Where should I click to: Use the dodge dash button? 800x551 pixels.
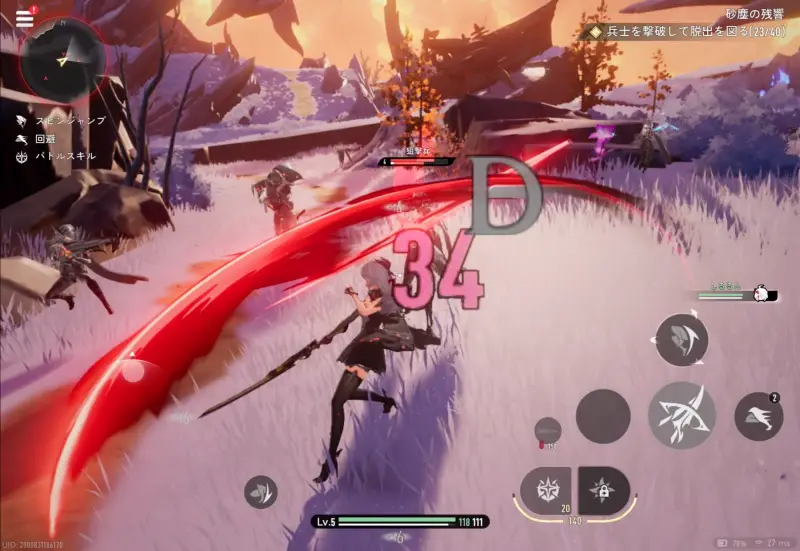pos(759,417)
